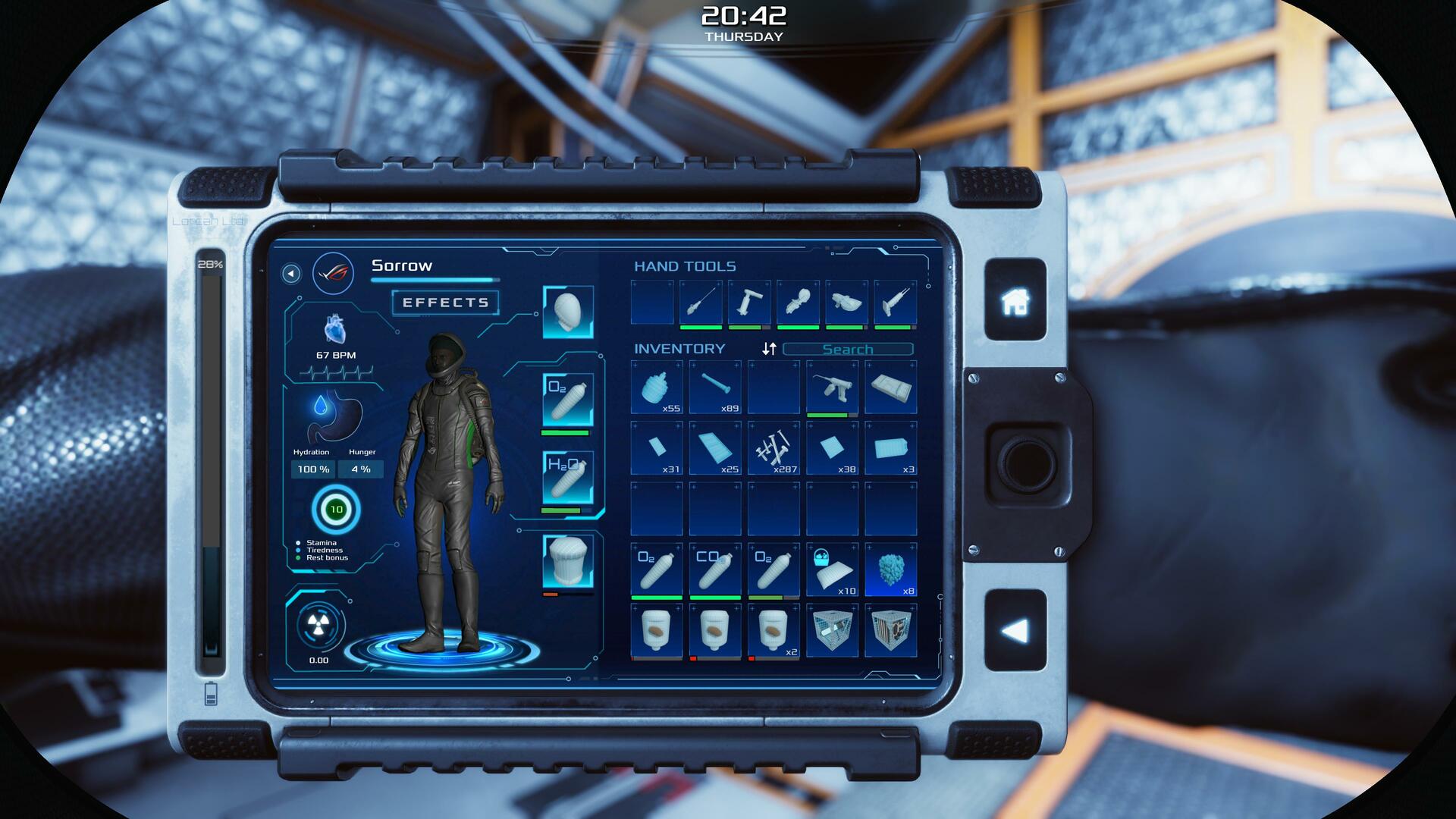The image size is (1456, 819).
Task: Select the food canister stack marked x2
Action: coord(773,630)
